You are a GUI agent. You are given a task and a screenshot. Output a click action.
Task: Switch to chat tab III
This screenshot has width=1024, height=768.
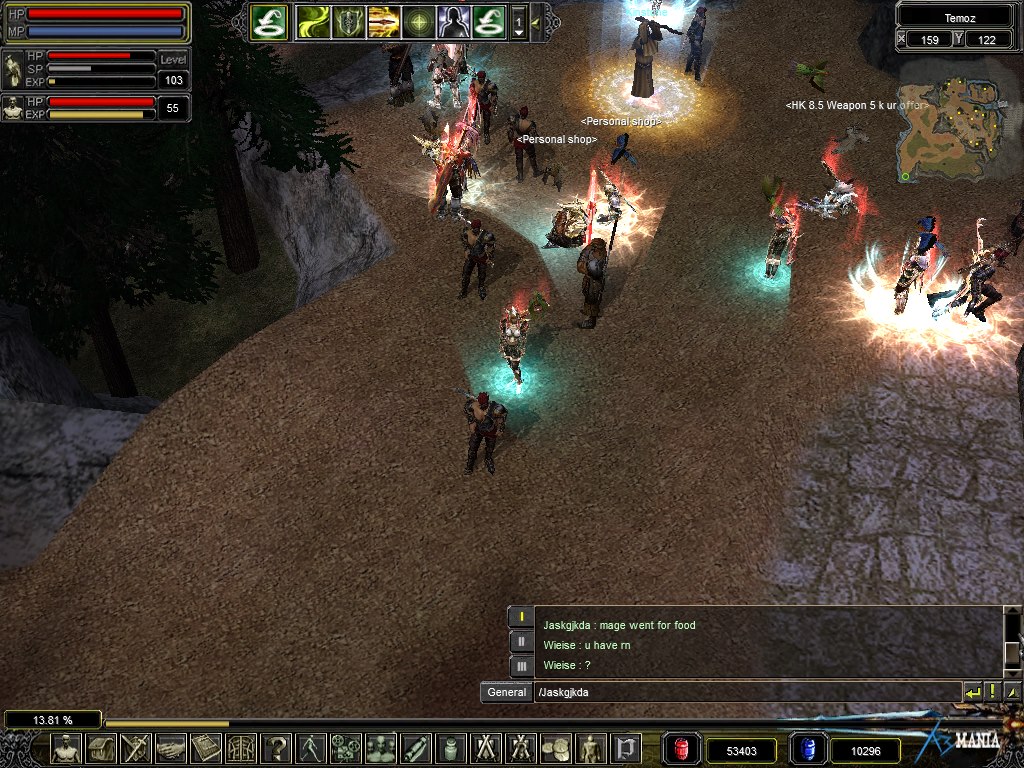[521, 665]
